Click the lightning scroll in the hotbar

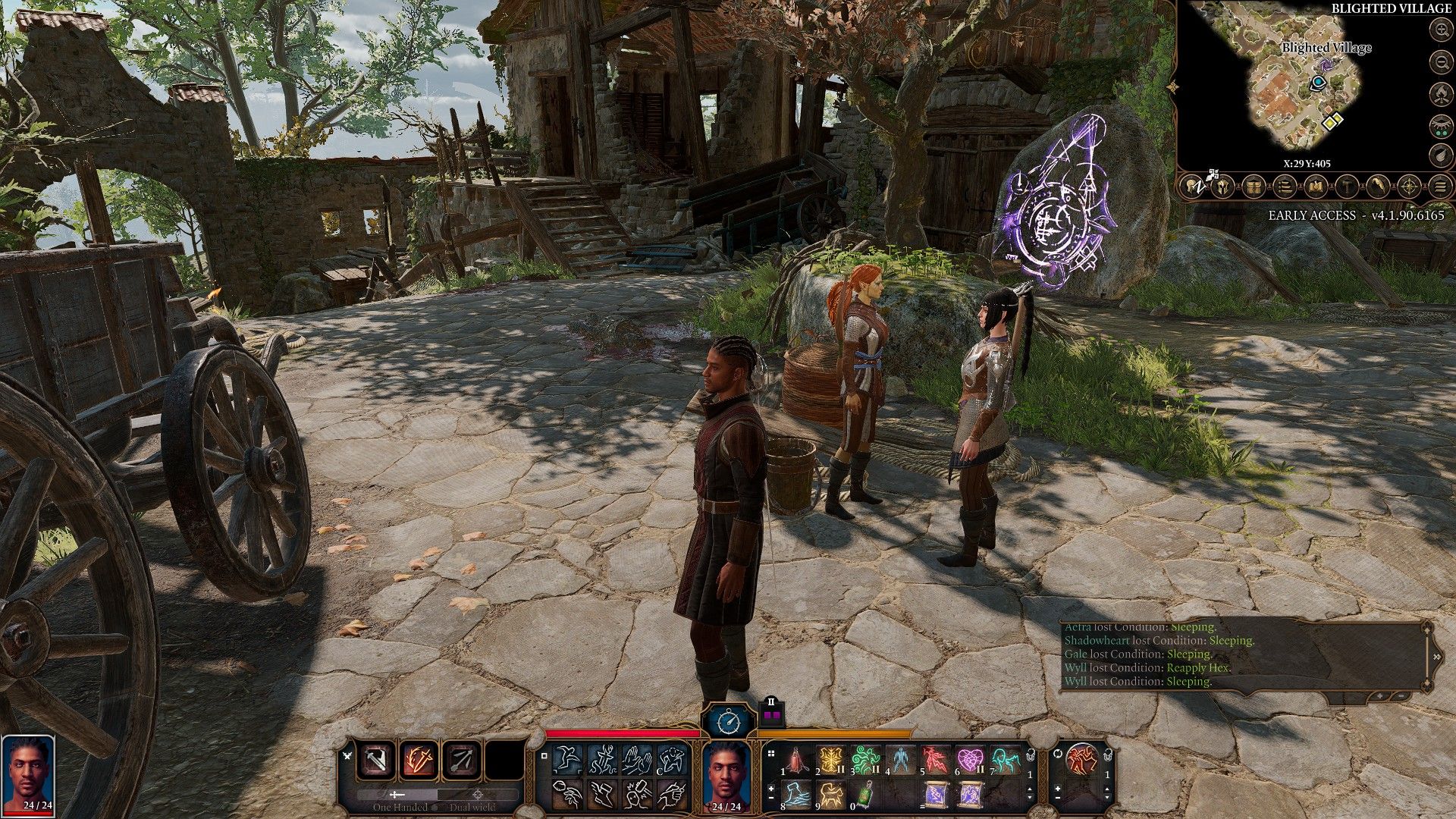(934, 794)
